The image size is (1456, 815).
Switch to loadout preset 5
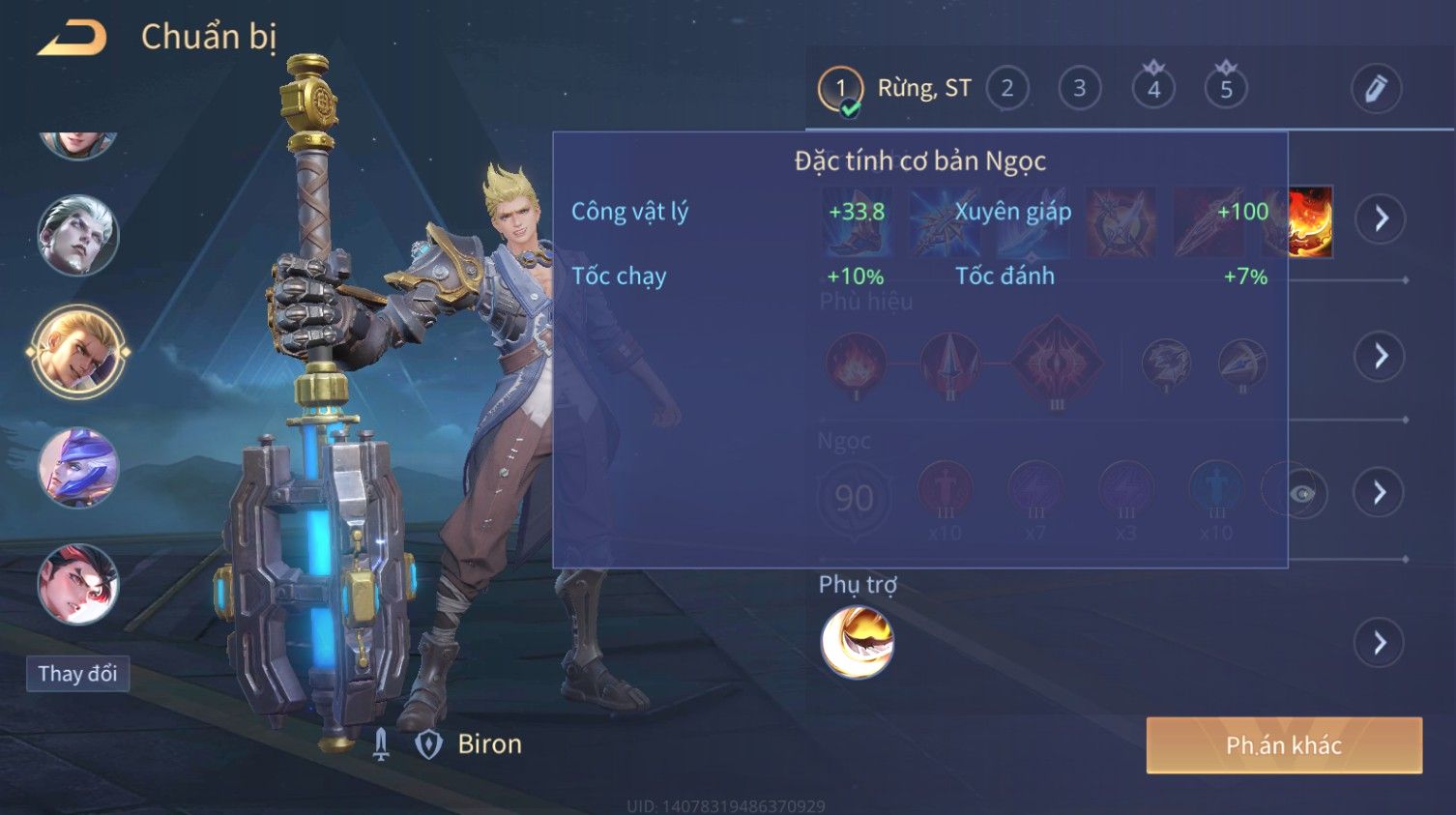point(1226,89)
